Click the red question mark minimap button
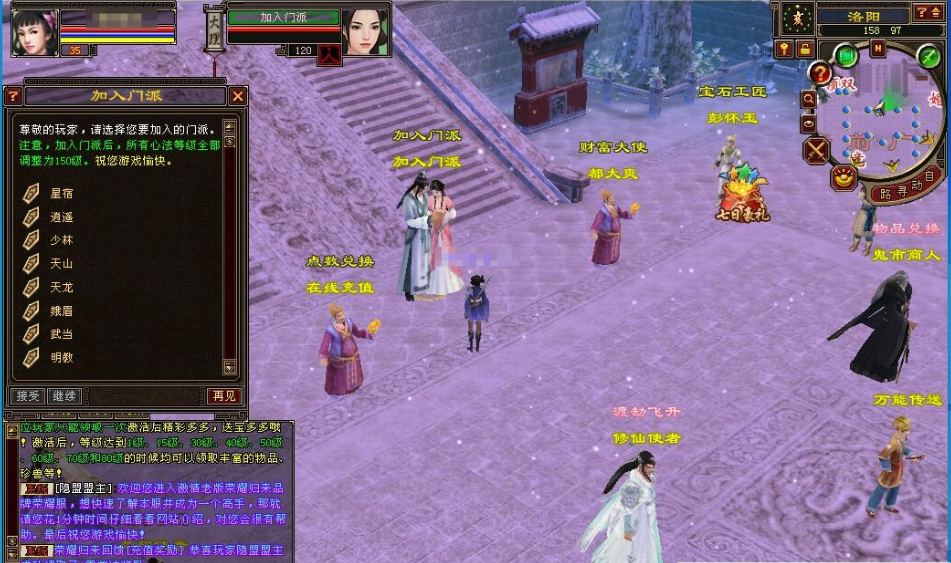This screenshot has height=563, width=951. click(820, 73)
